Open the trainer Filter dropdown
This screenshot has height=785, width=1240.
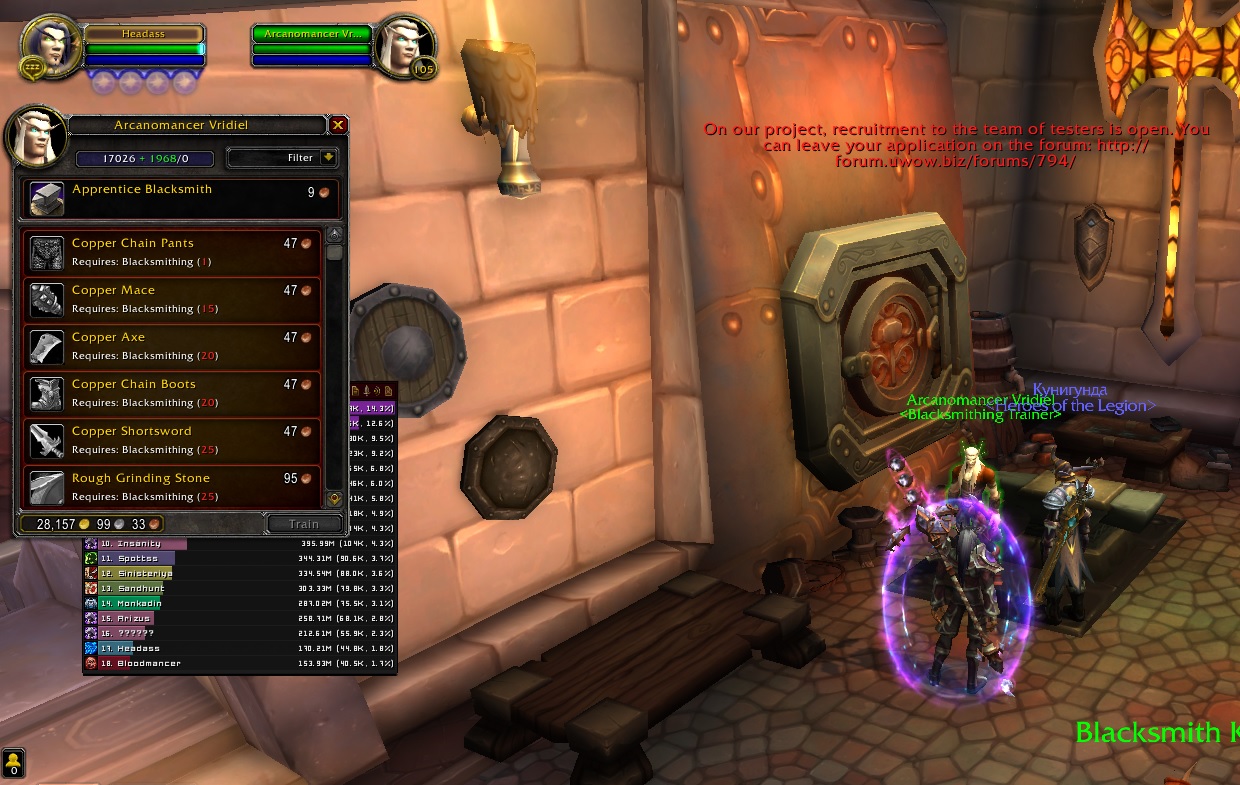click(283, 158)
